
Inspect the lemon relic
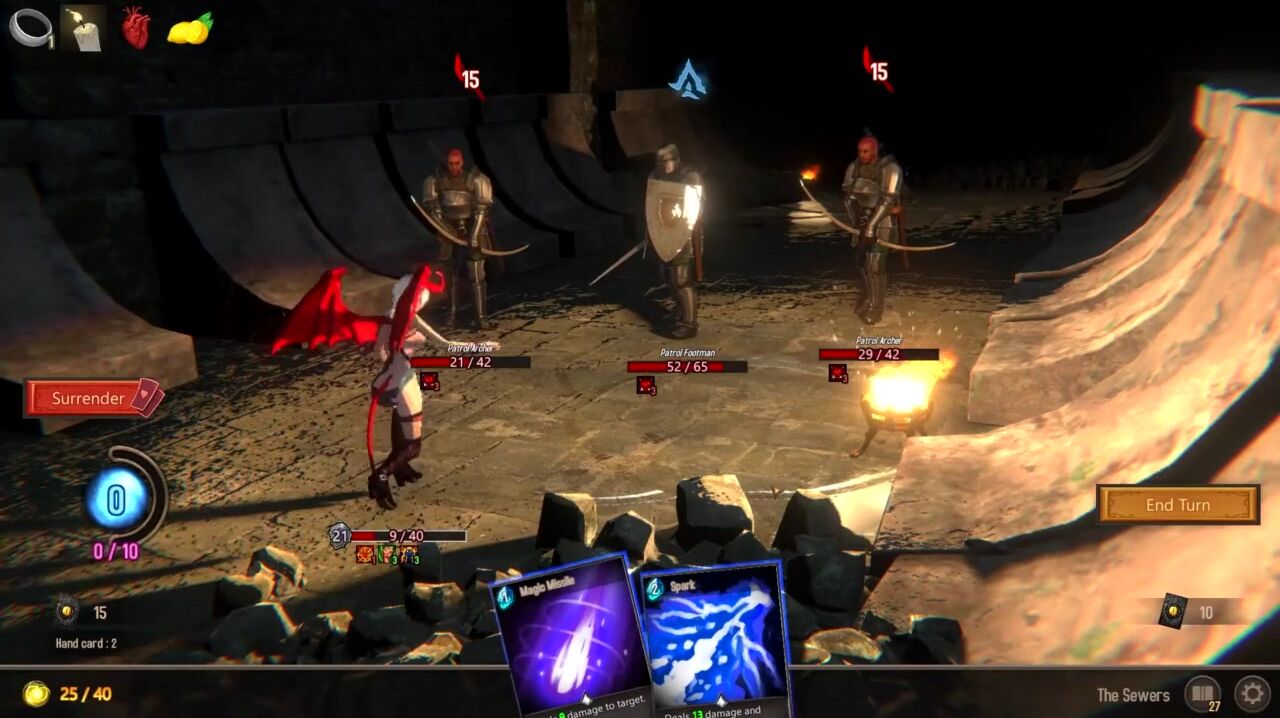(x=189, y=29)
